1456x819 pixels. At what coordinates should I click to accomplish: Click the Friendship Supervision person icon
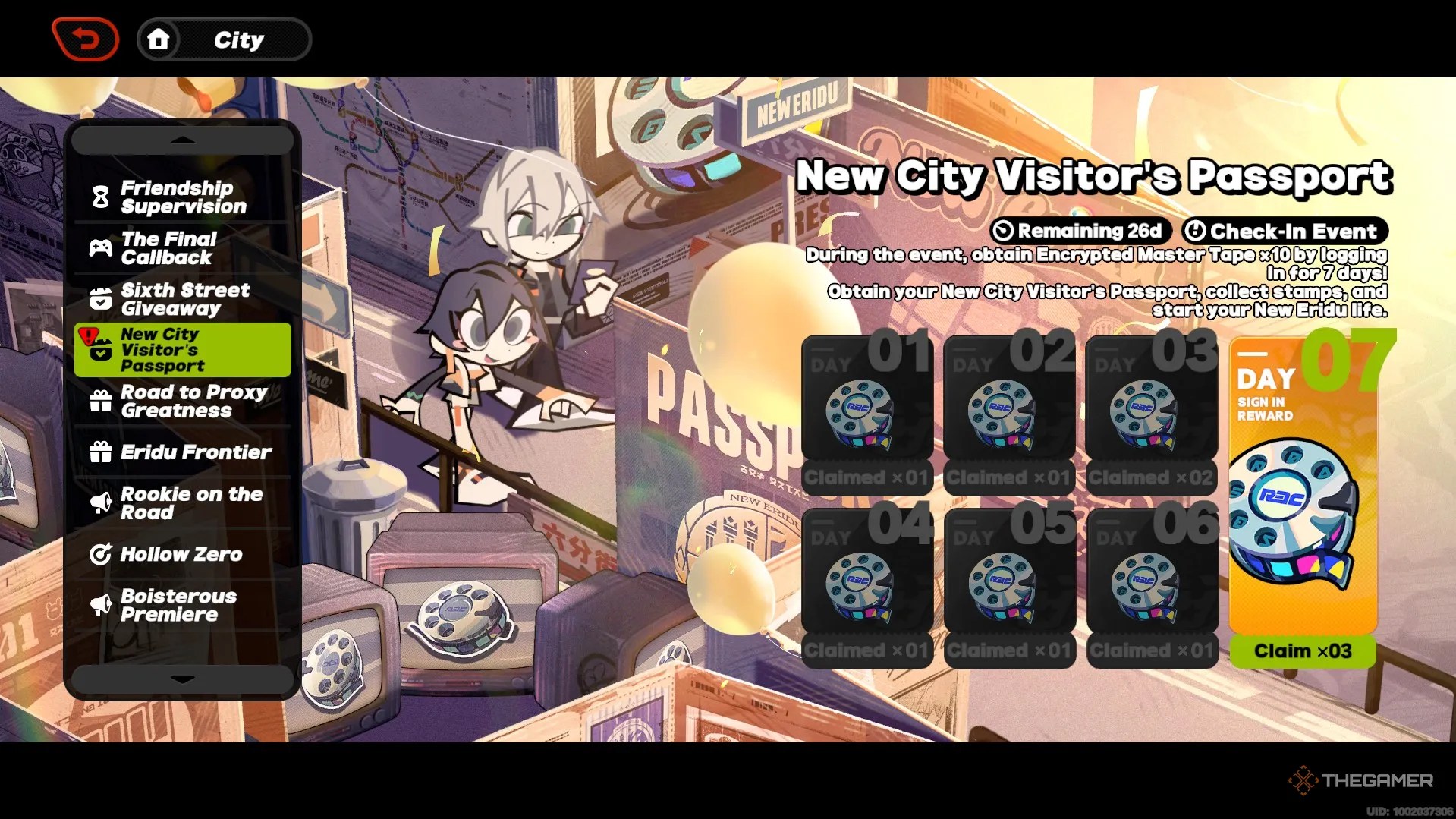pos(101,197)
